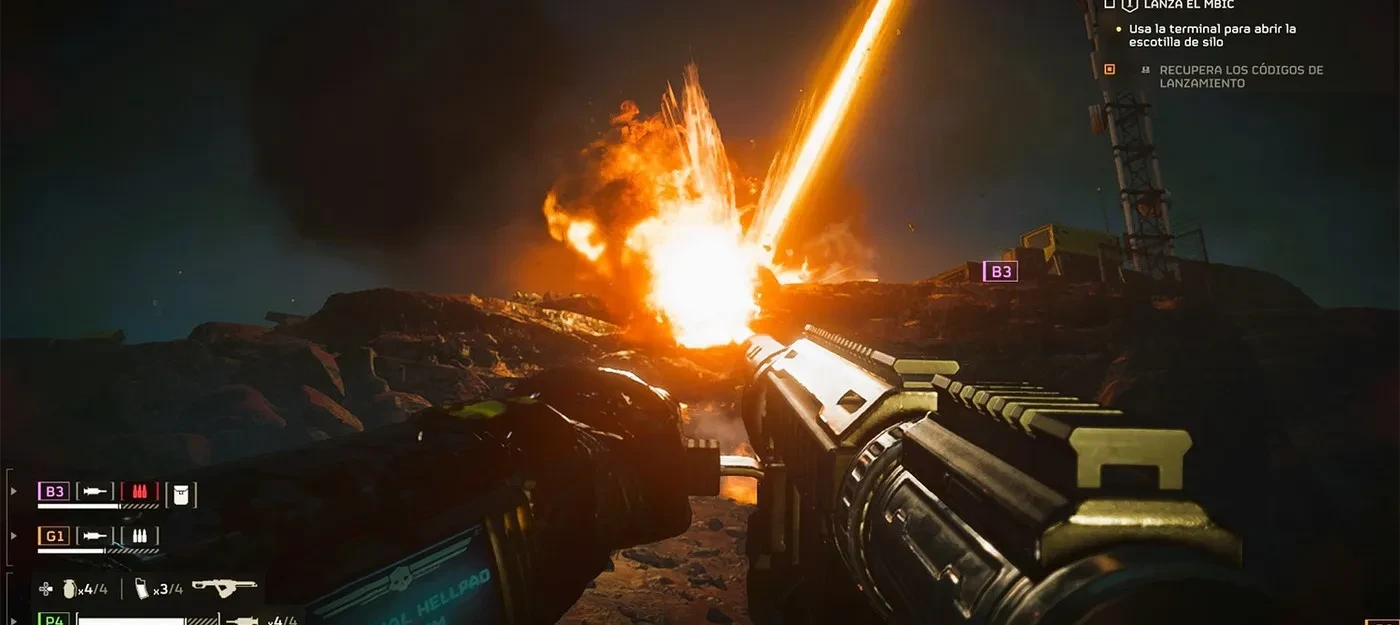Viewport: 1400px width, 625px height.
Task: Select teammate G1's squad tag
Action: coord(54,536)
